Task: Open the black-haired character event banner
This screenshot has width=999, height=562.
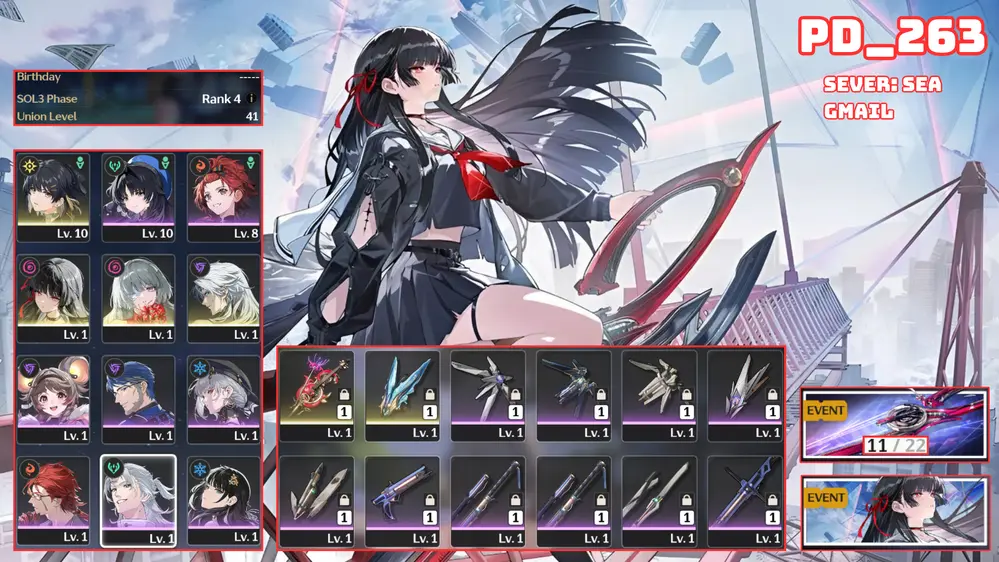Action: tap(894, 513)
